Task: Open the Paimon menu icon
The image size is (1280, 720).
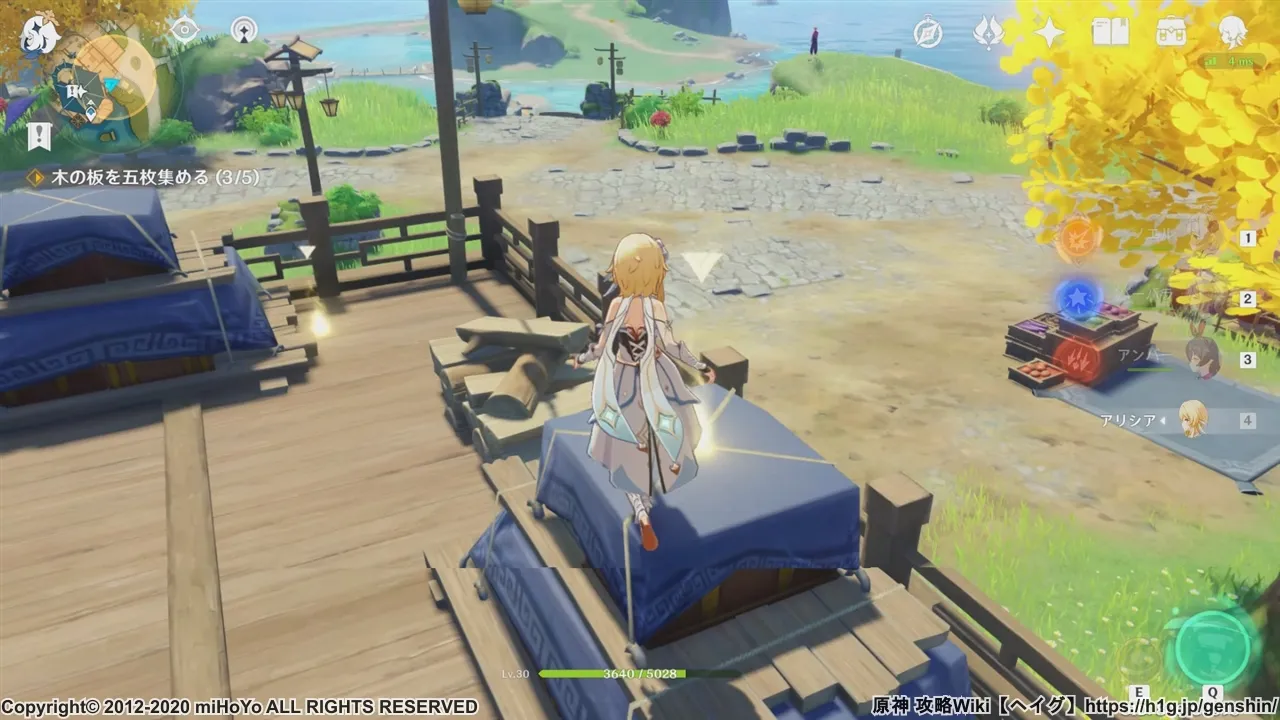Action: point(40,37)
